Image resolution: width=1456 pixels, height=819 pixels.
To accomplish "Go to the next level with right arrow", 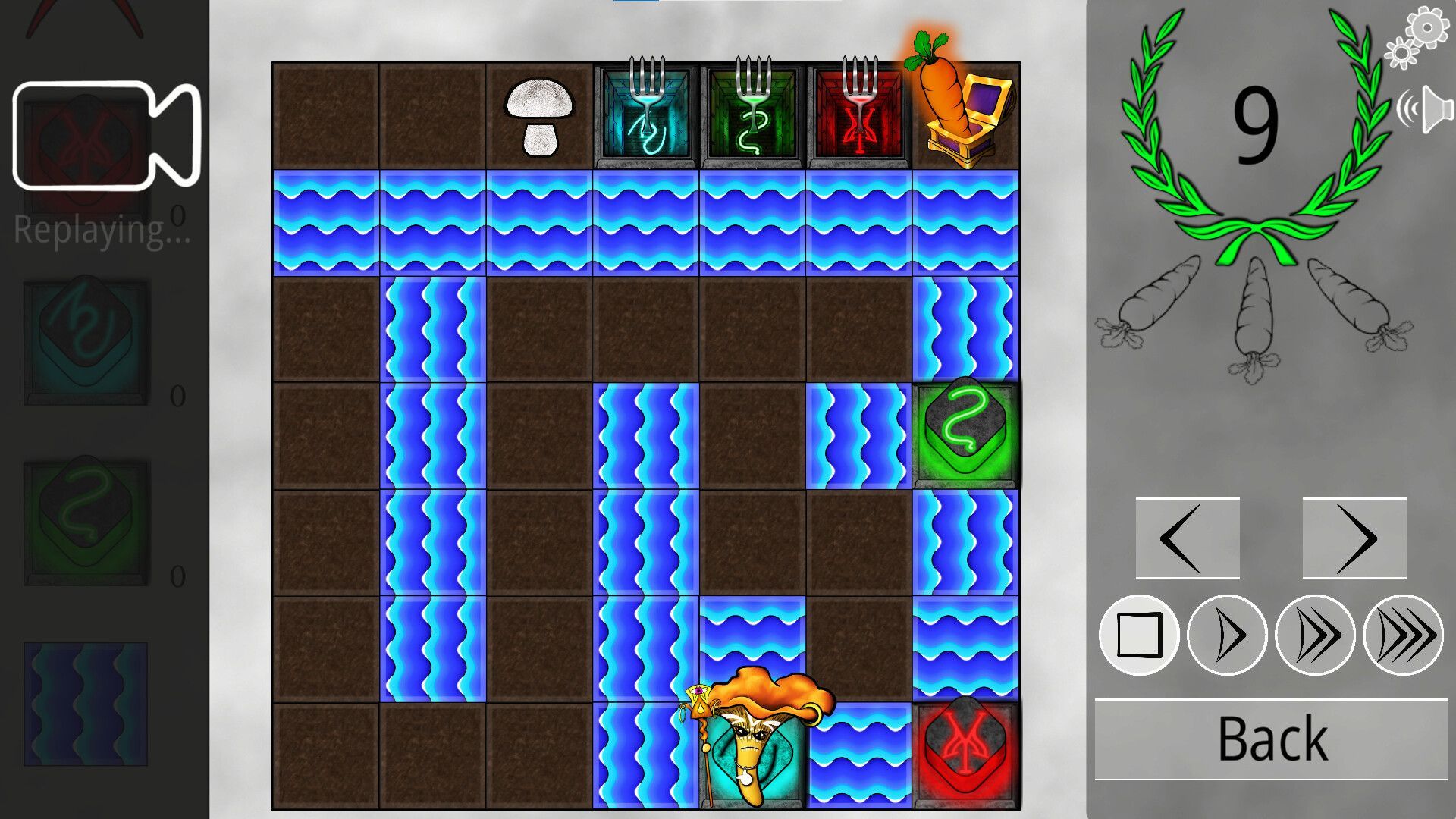I will (1354, 538).
